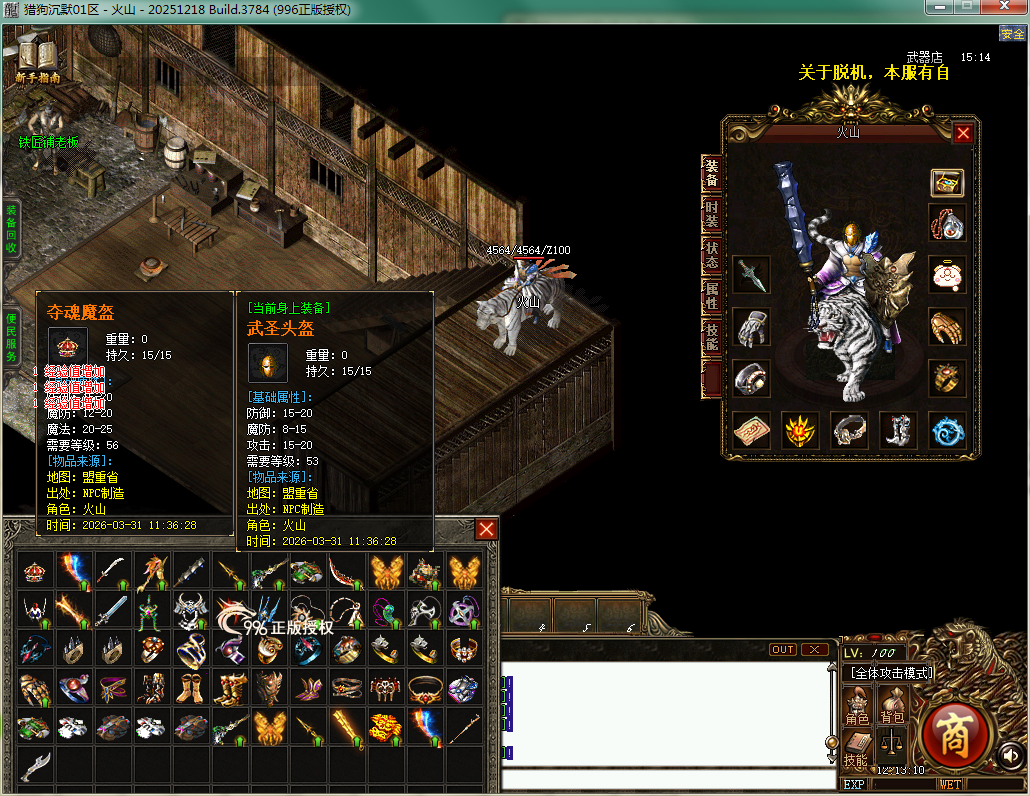Open the 装备回收 equipment recycle side button
This screenshot has width=1030, height=796.
coord(11,228)
